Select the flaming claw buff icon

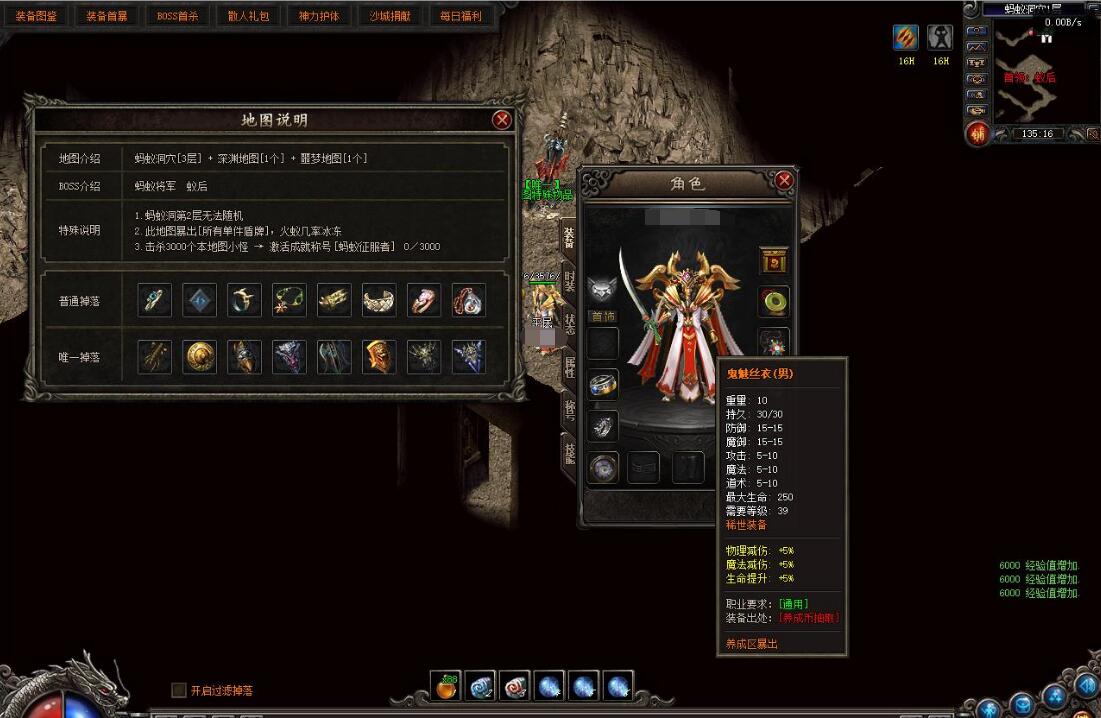pos(906,38)
